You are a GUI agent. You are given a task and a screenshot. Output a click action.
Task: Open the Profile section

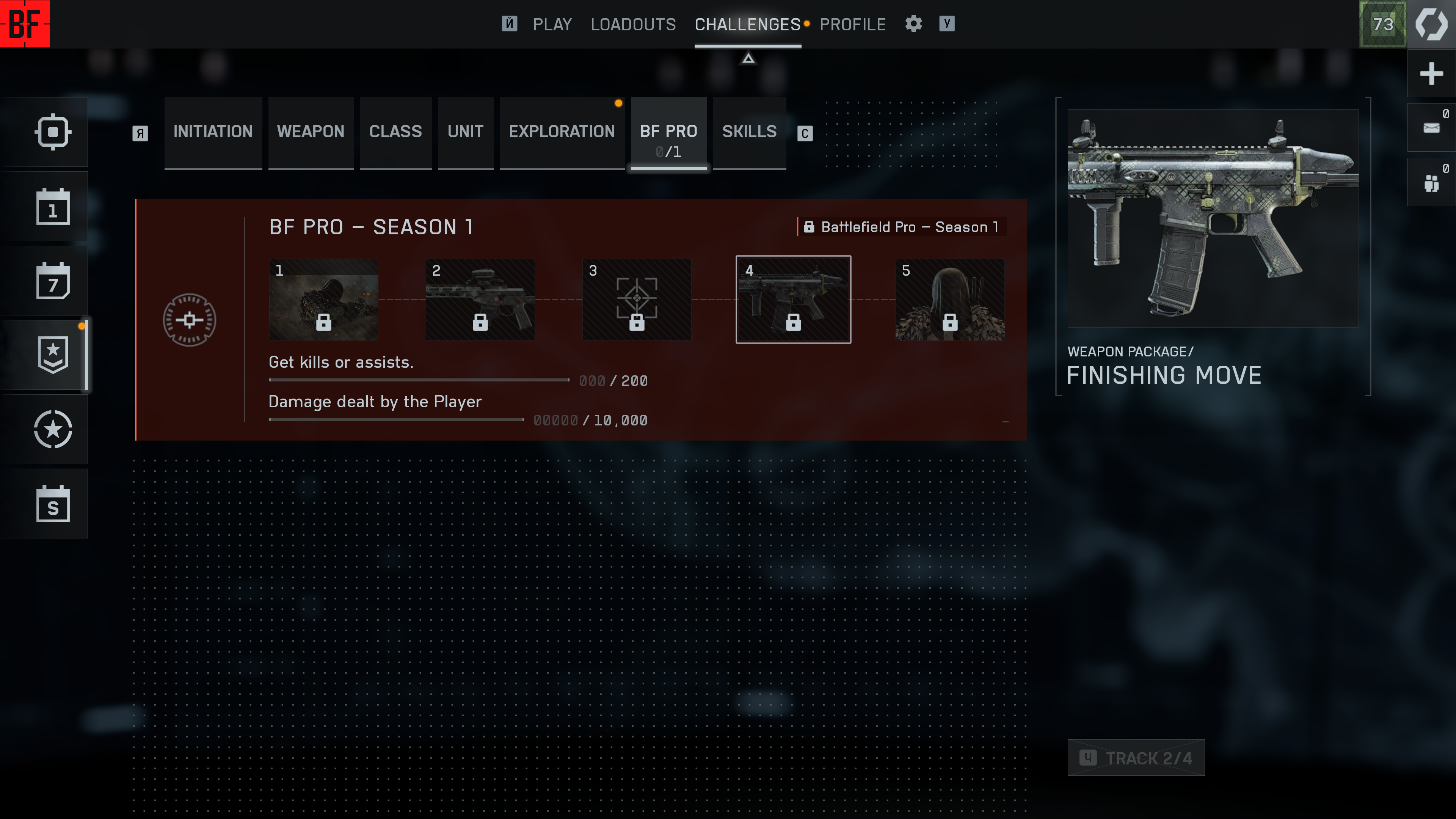[x=852, y=24]
